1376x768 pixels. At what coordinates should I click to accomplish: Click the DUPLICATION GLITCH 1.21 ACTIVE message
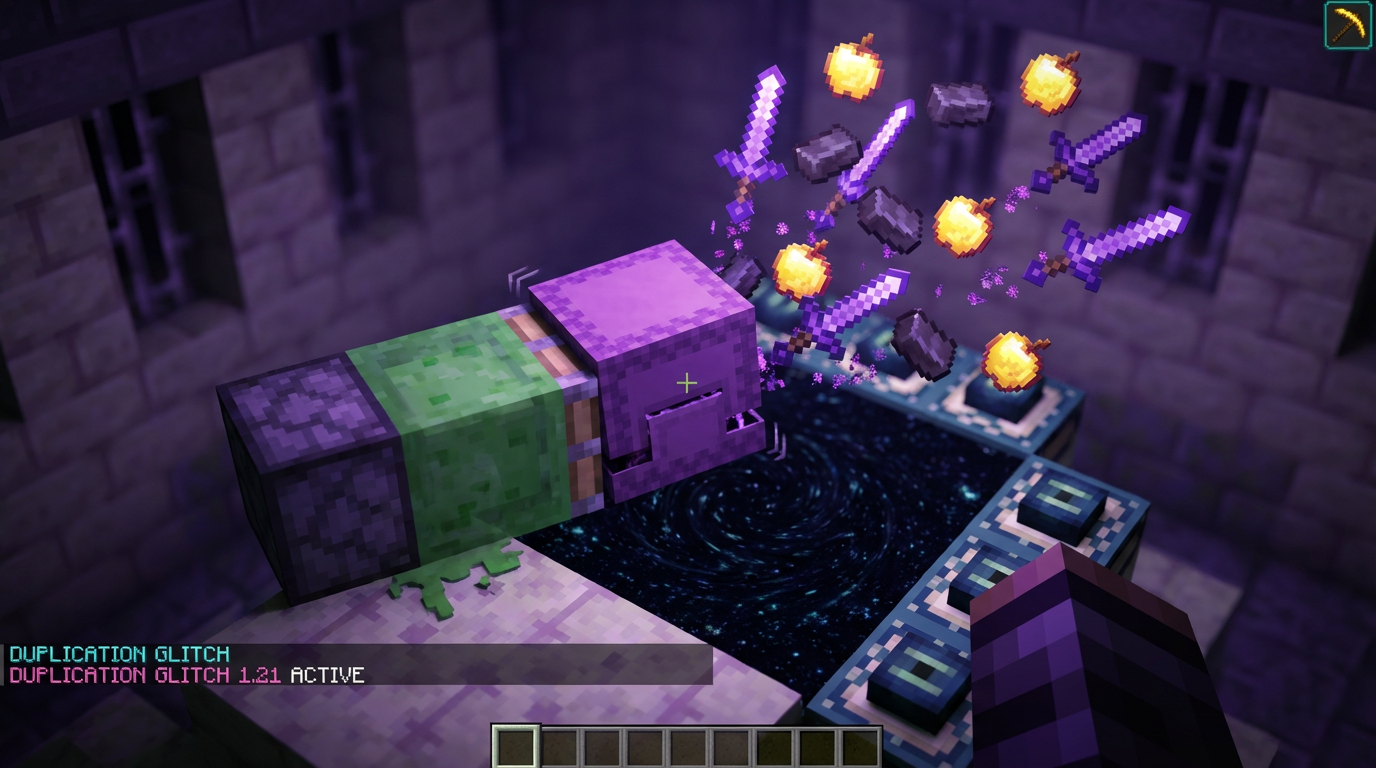185,675
